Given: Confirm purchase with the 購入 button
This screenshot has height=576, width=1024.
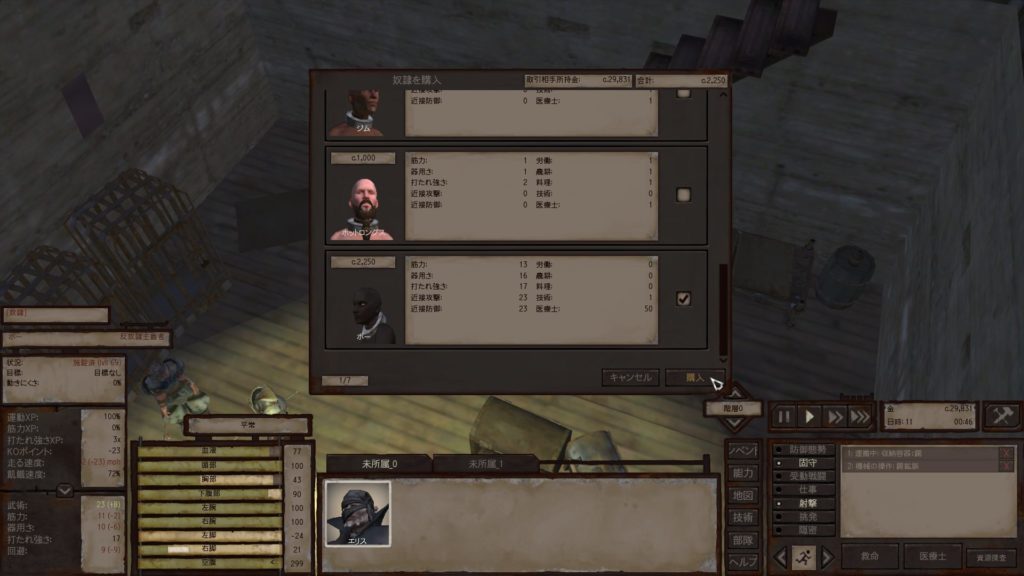Looking at the screenshot, I should coord(695,378).
